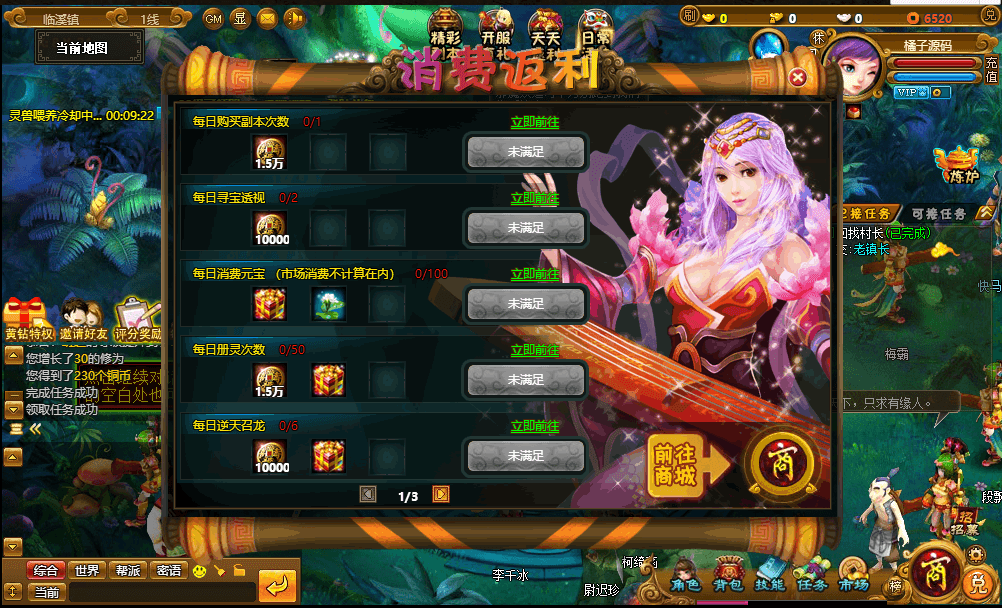Click the chat message input box
Screen dimensions: 1002x608
160,592
